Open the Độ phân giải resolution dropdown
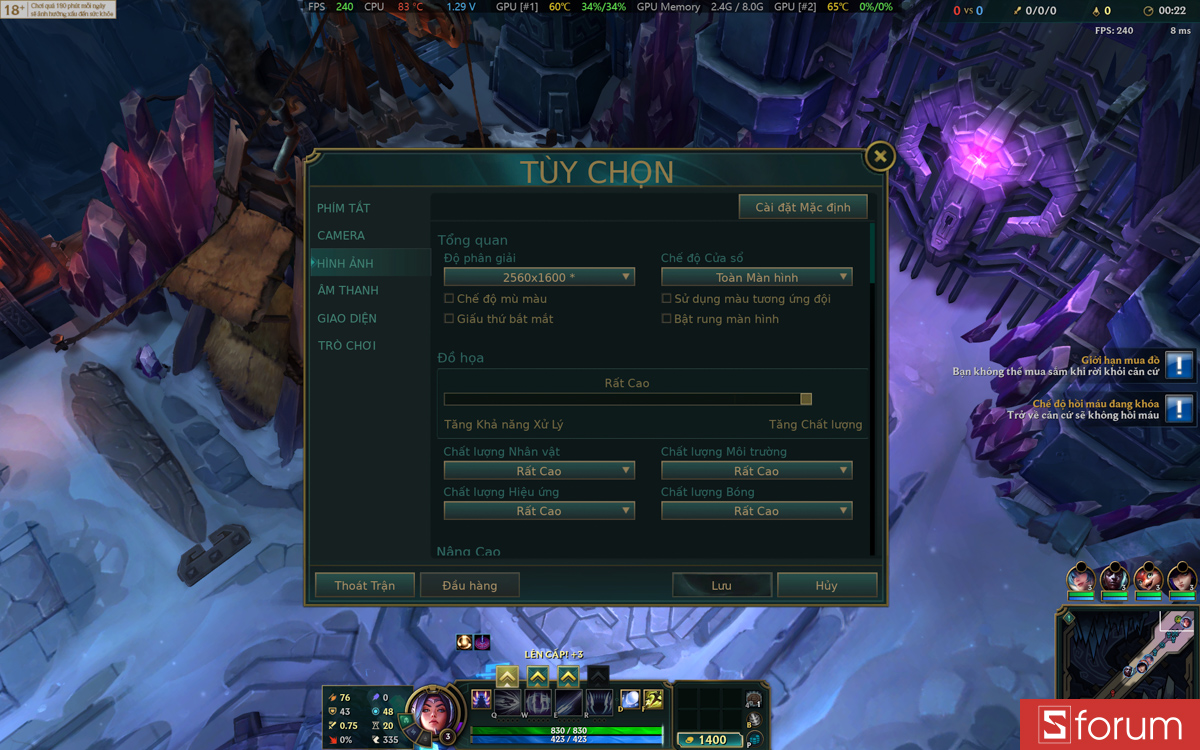Screen dimensions: 1200x750 click(539, 277)
